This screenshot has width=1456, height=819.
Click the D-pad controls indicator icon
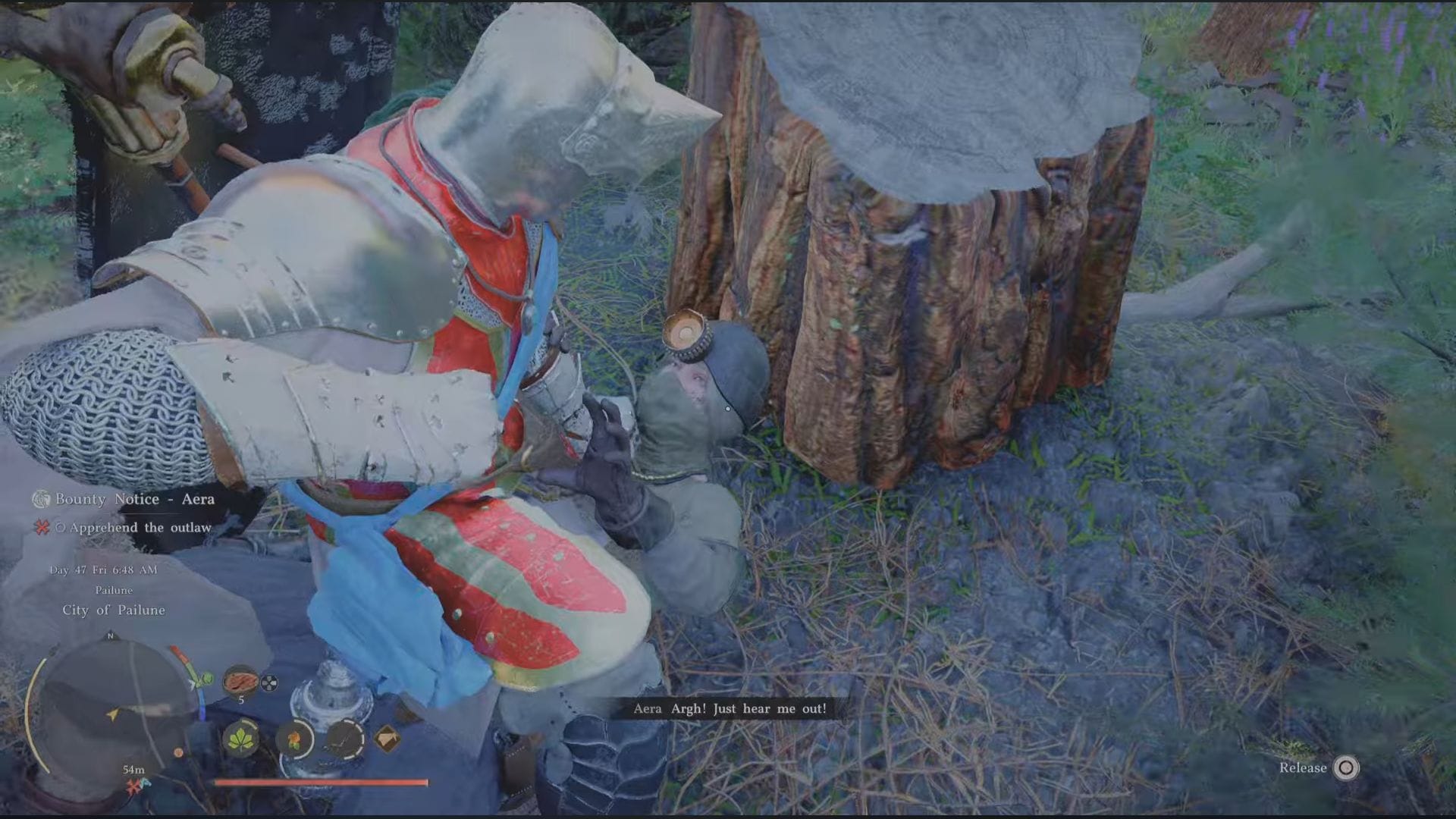(269, 683)
